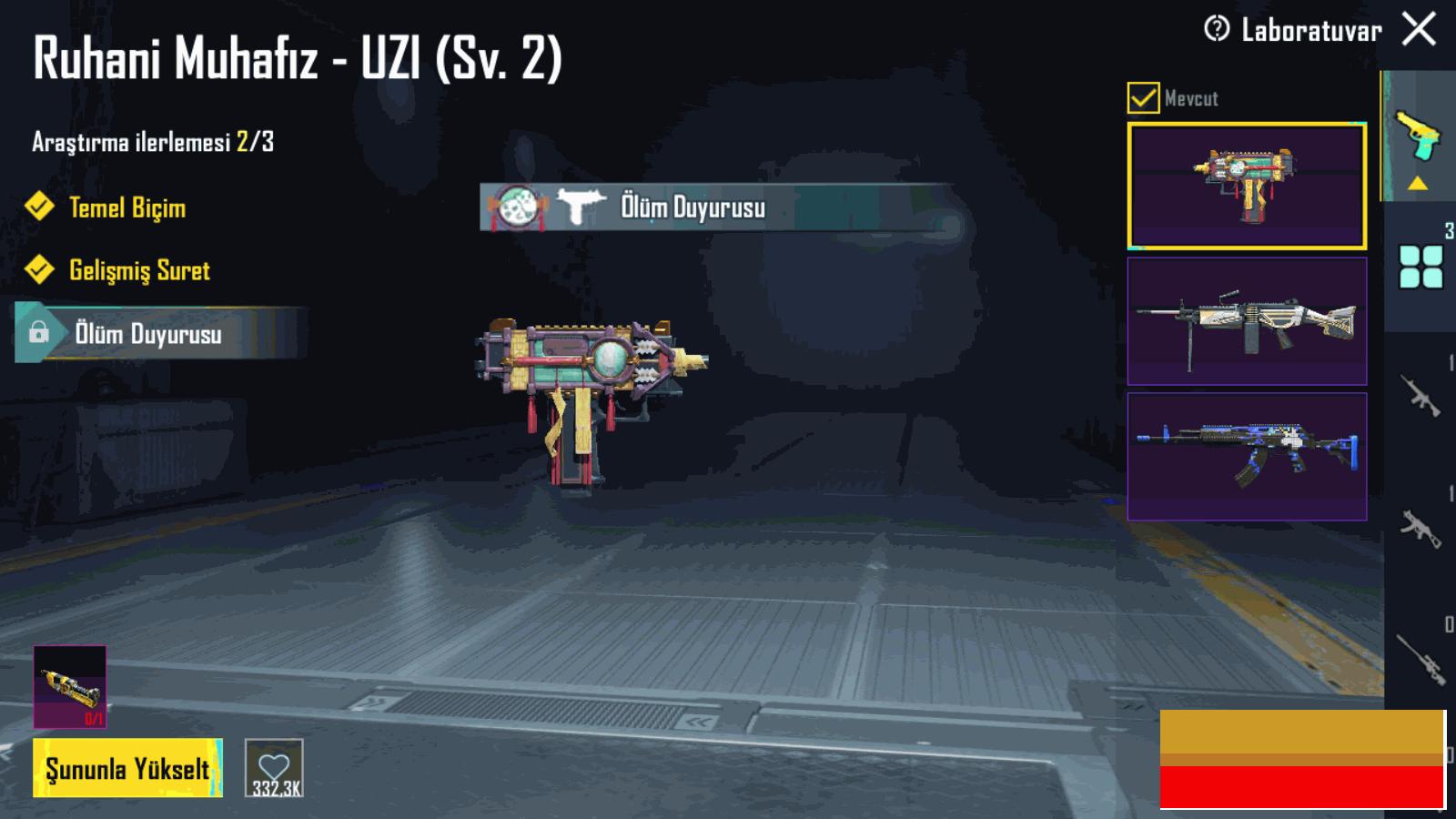
Task: Open the submachine gun category tab
Action: tap(1421, 528)
